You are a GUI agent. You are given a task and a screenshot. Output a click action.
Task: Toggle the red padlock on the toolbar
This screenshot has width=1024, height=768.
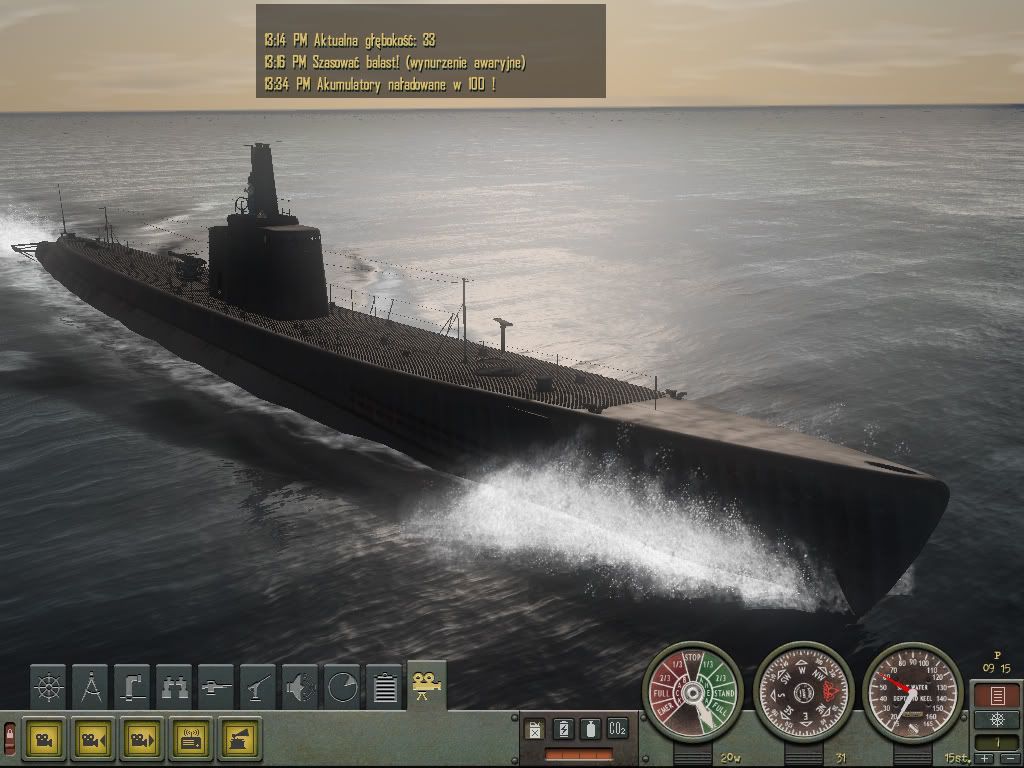pos(9,738)
